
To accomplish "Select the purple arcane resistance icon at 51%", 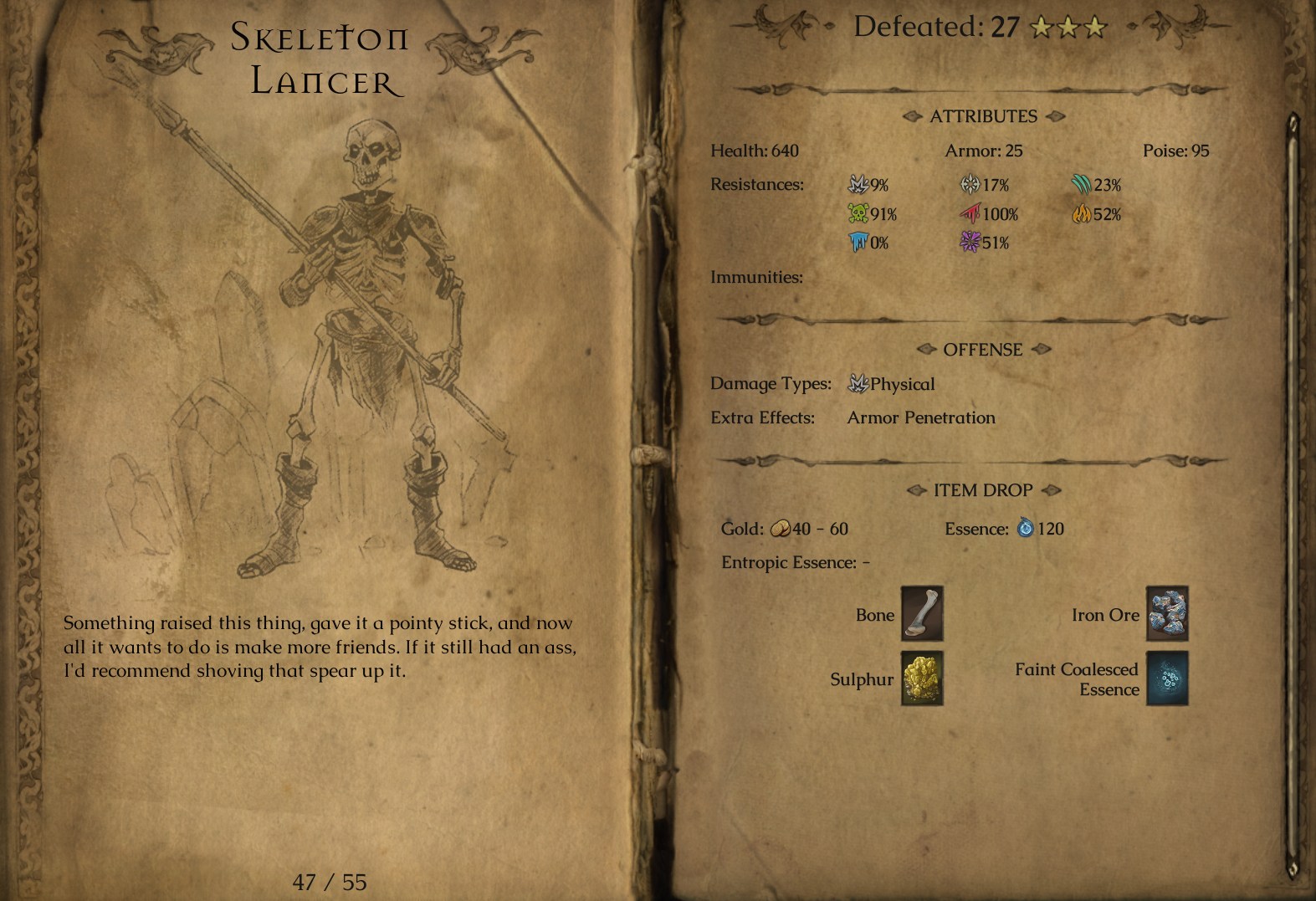I will point(968,243).
